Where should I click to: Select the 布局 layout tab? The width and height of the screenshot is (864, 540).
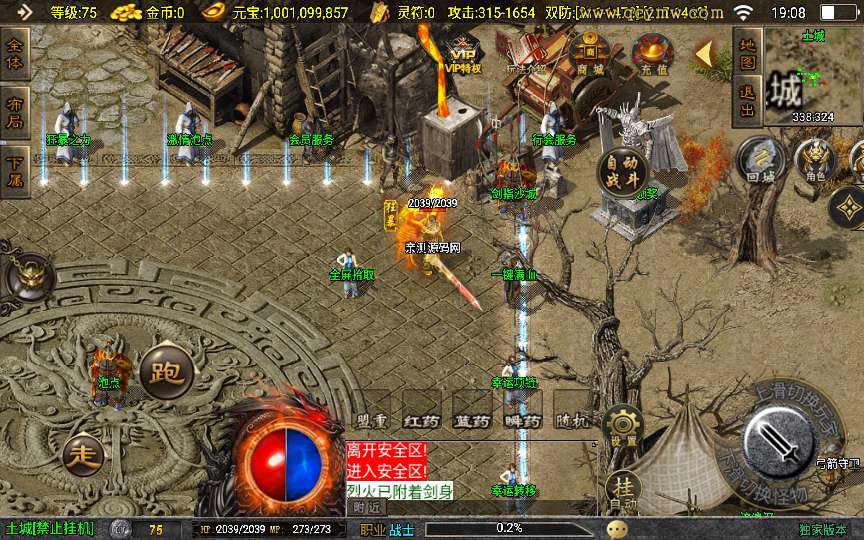[15, 110]
